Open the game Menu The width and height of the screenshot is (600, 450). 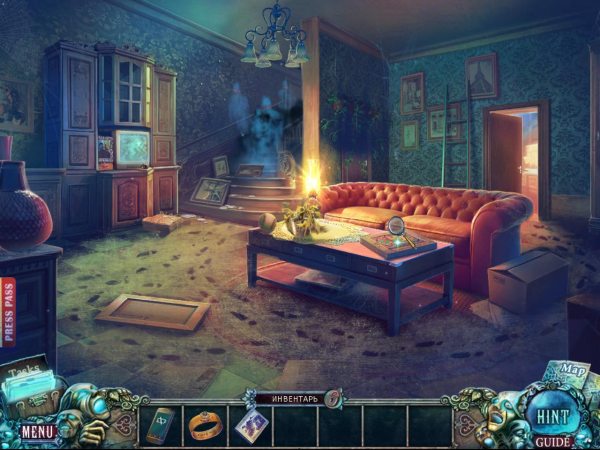38,432
